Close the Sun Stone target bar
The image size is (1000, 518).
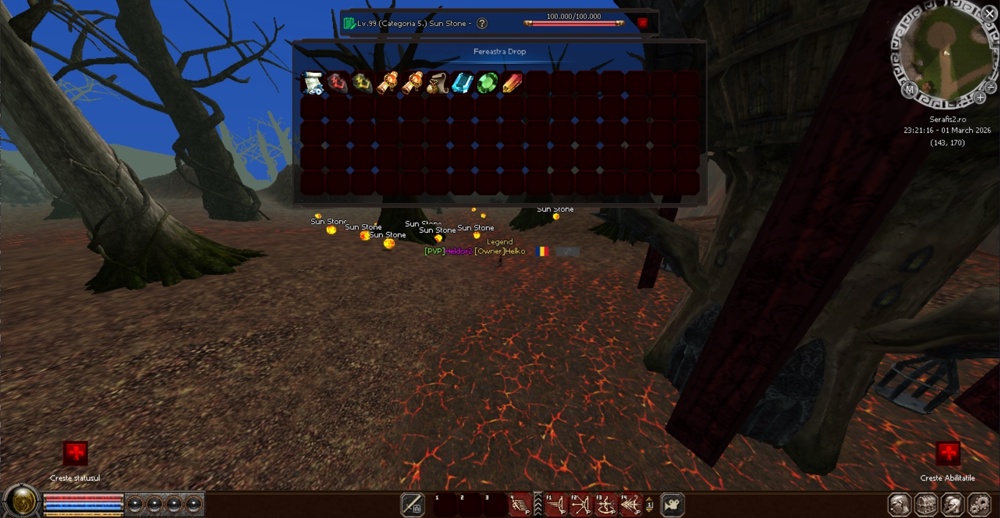pos(643,23)
